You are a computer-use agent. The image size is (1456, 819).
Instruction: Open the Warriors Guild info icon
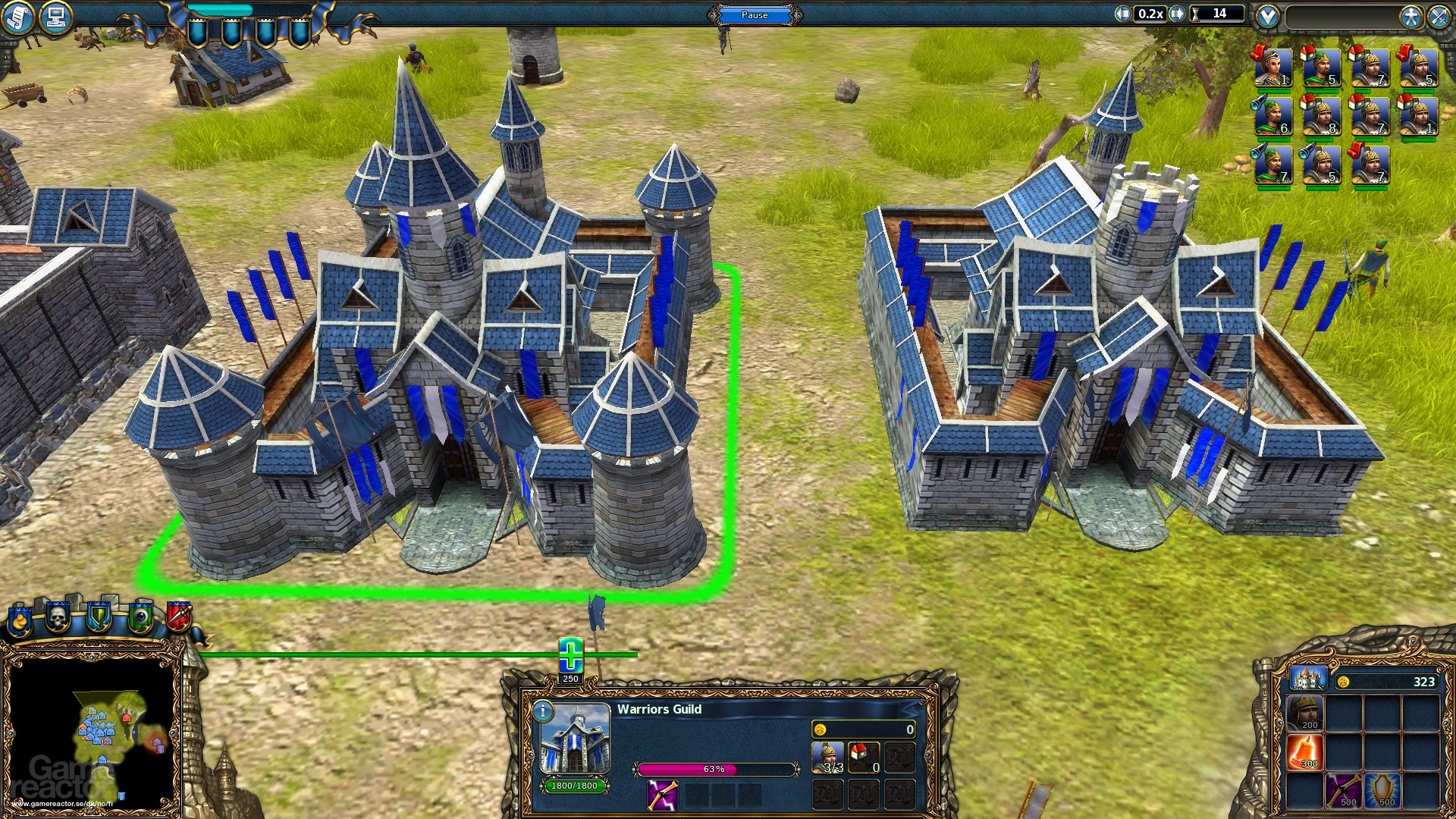tap(543, 711)
